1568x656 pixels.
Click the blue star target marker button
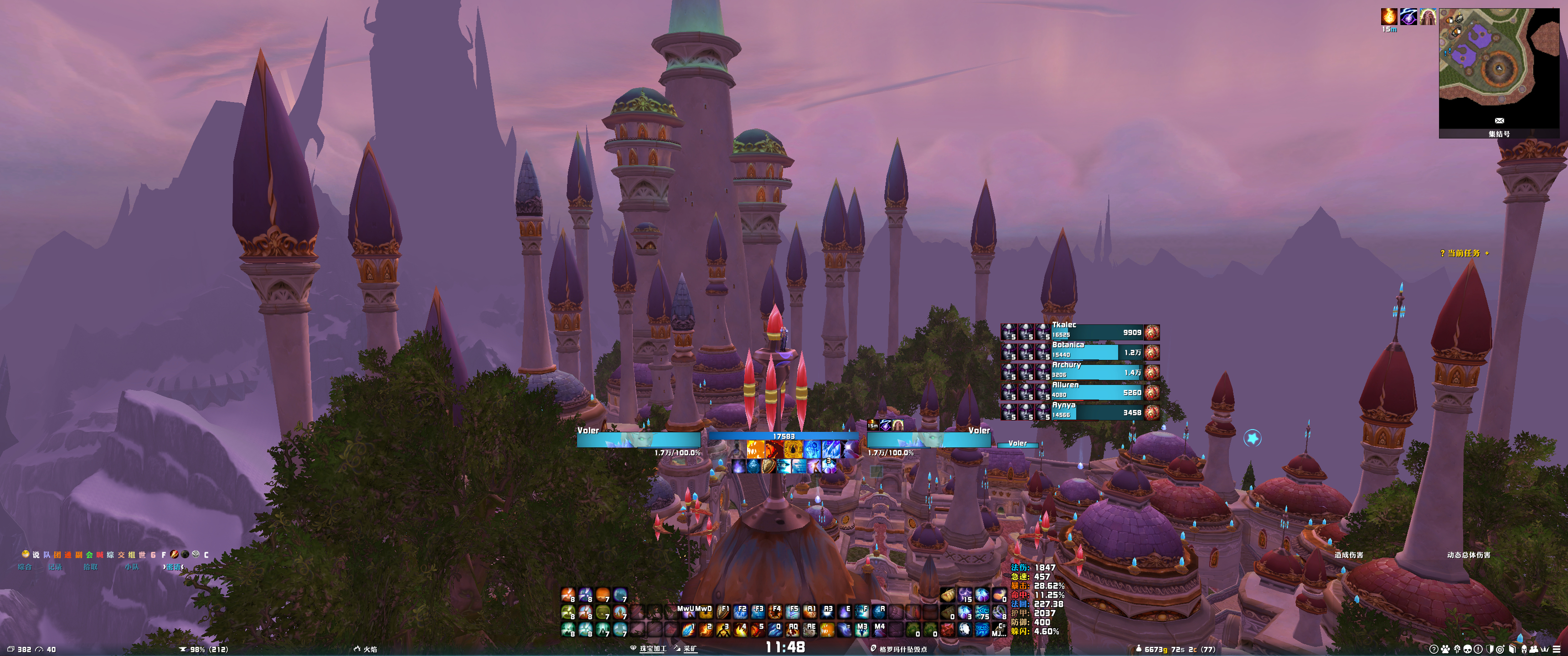pos(1252,438)
